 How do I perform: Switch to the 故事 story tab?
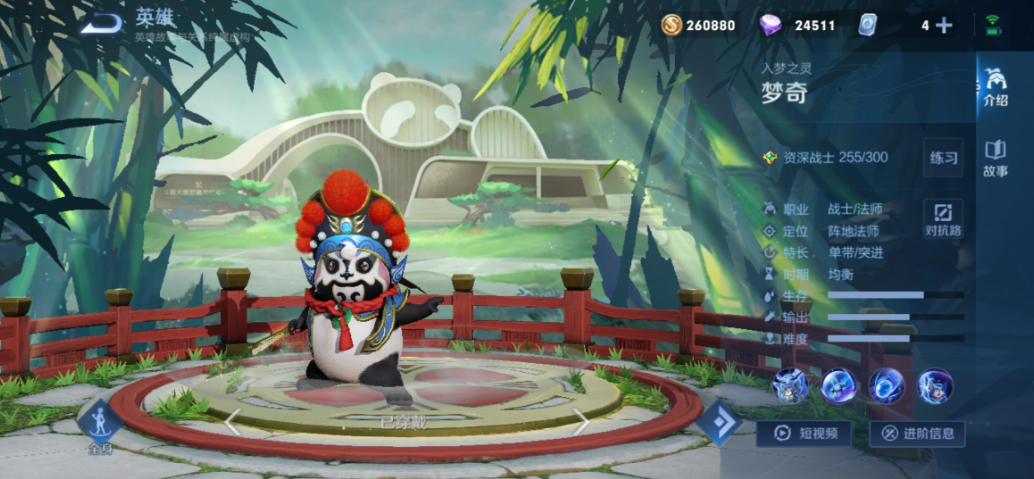[995, 157]
